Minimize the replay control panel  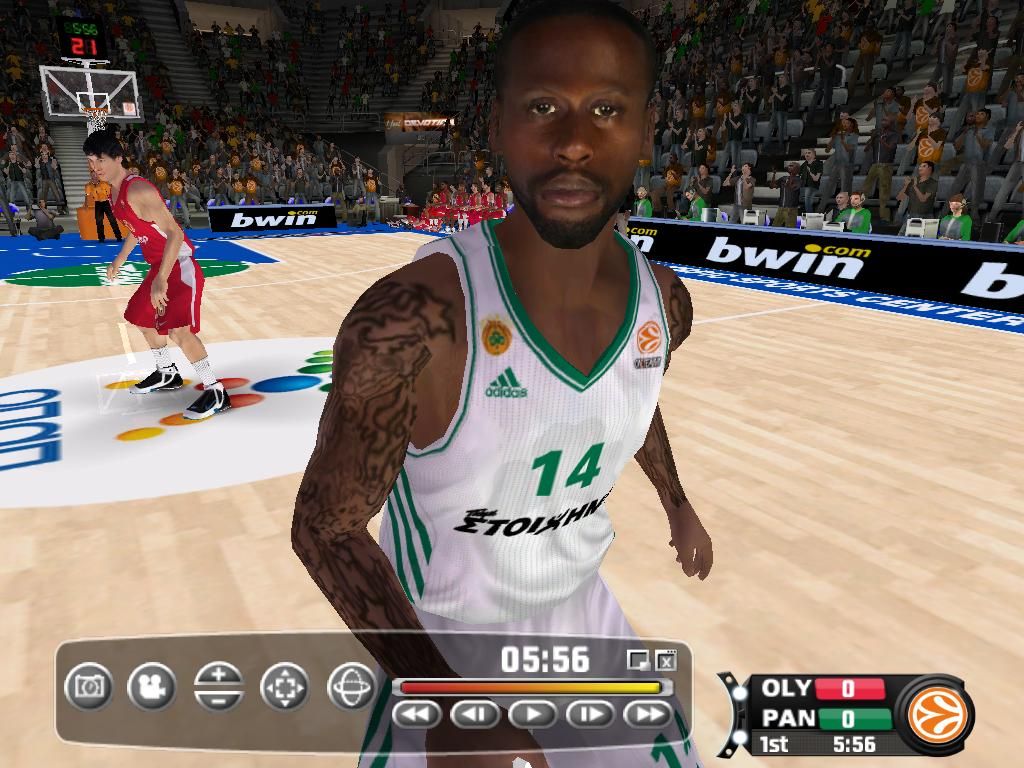637,660
